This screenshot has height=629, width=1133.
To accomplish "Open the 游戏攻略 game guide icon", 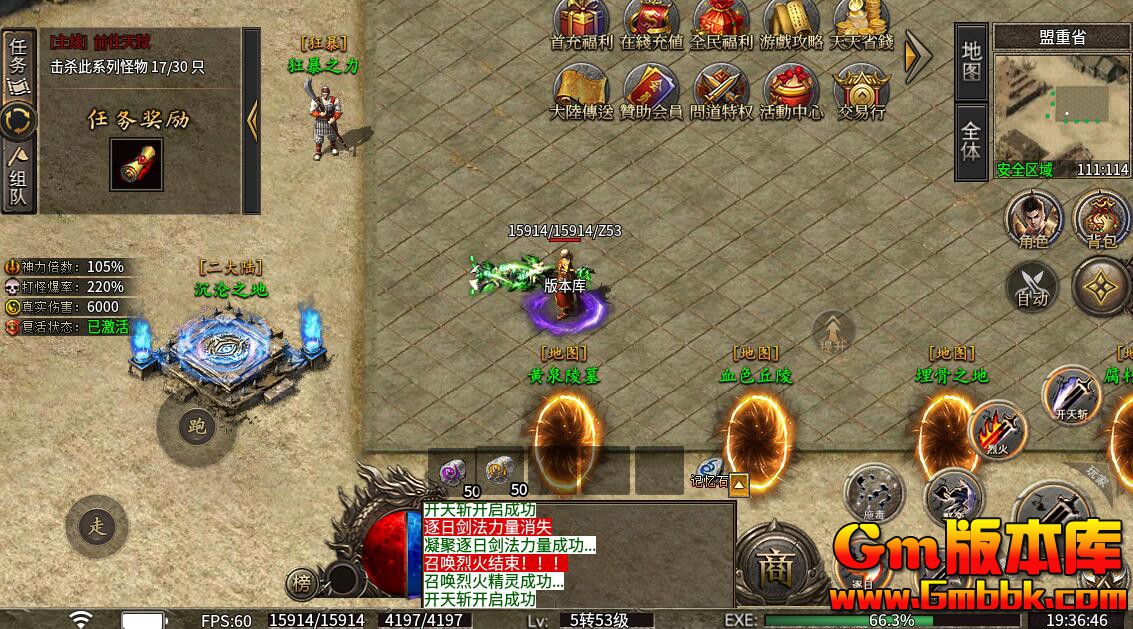I will click(791, 21).
